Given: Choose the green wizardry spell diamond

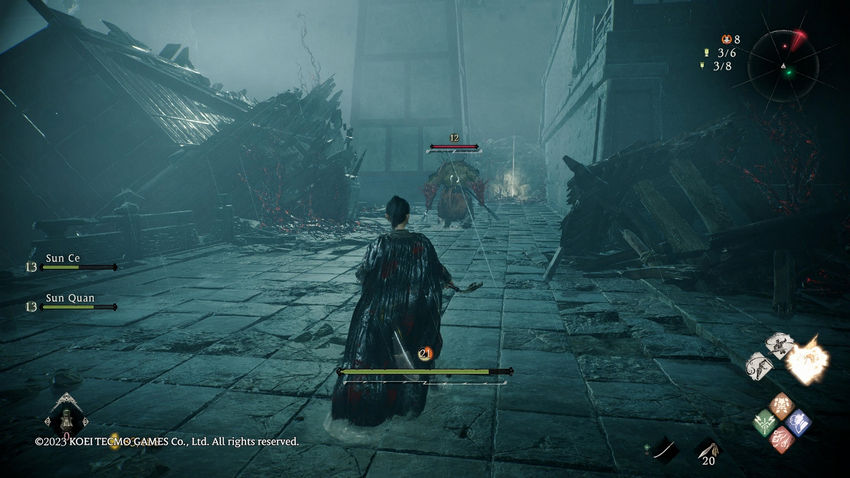Looking at the screenshot, I should coord(765,422).
